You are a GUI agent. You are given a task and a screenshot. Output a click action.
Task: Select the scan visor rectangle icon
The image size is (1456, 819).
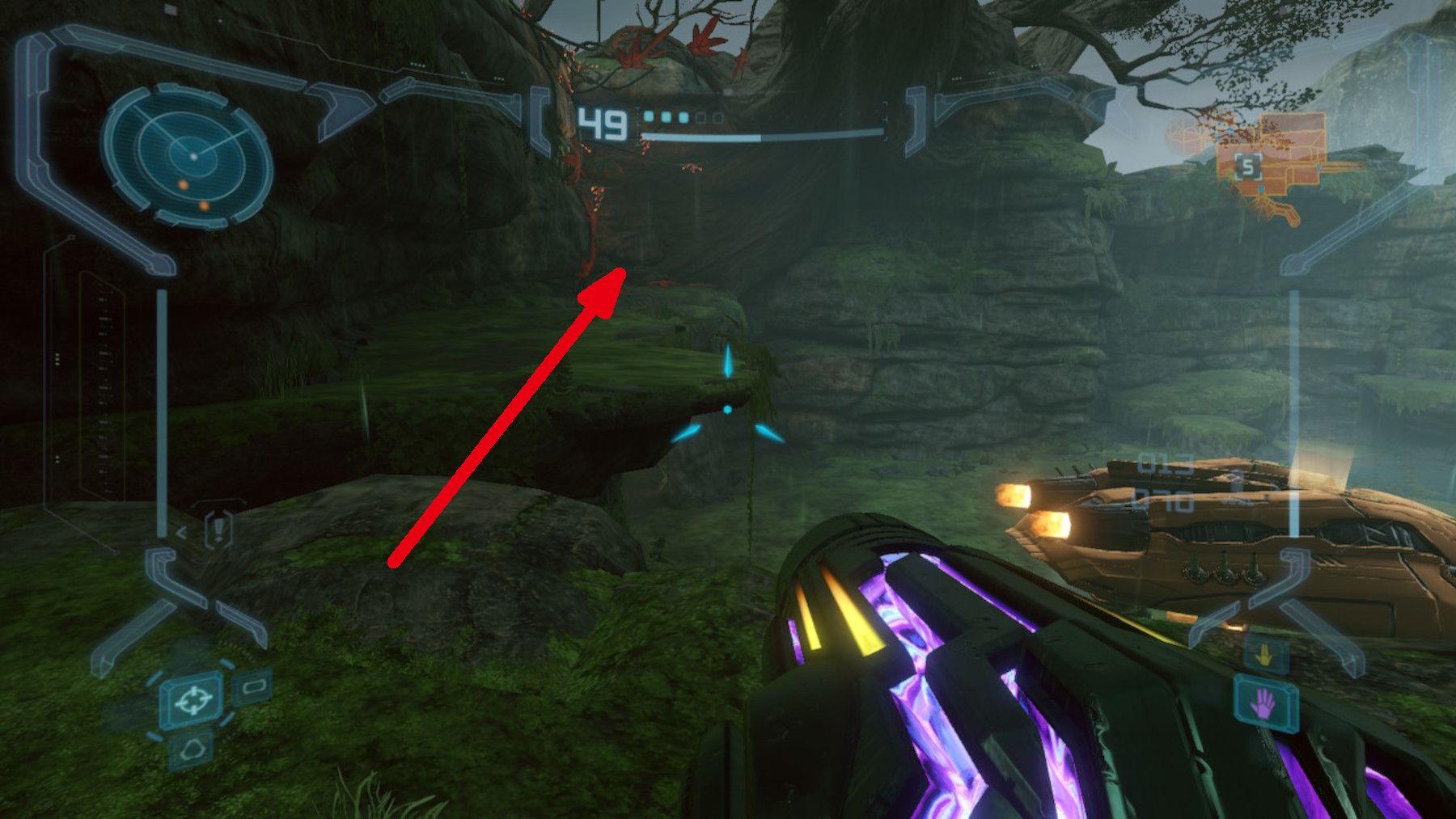[x=252, y=686]
